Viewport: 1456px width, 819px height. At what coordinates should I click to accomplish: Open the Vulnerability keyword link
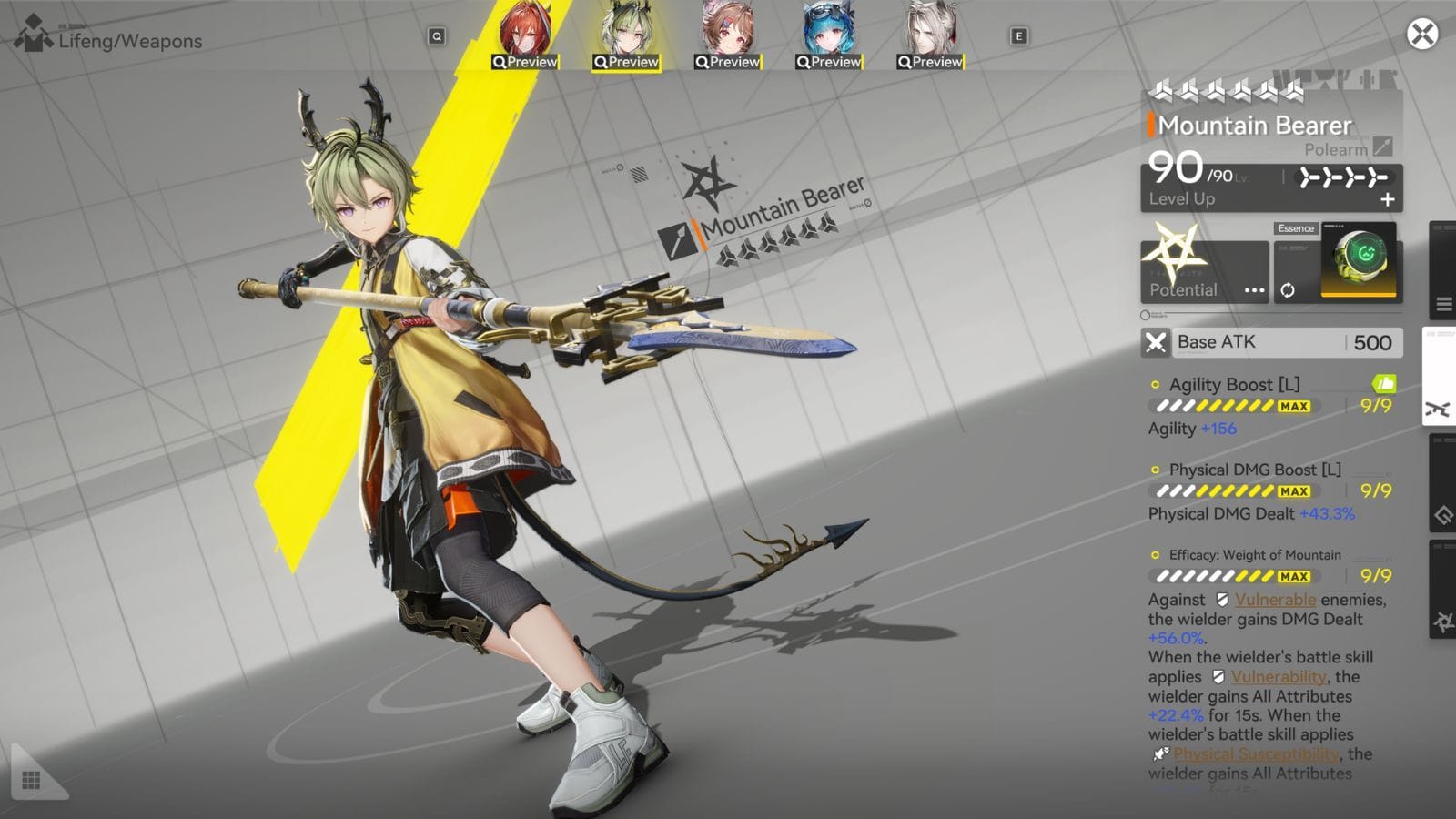1278,677
